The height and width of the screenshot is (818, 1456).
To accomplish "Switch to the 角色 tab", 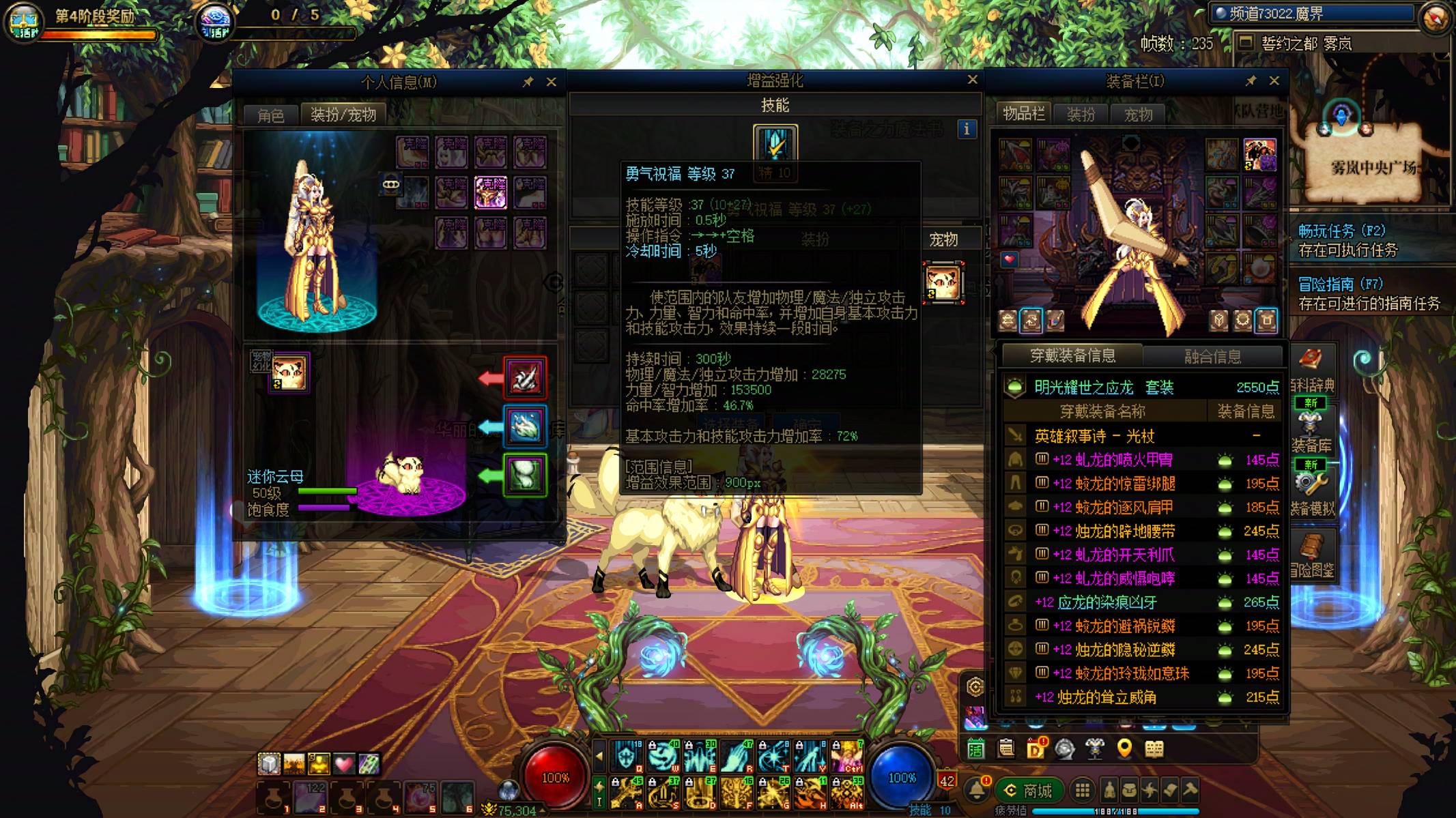I will click(271, 115).
